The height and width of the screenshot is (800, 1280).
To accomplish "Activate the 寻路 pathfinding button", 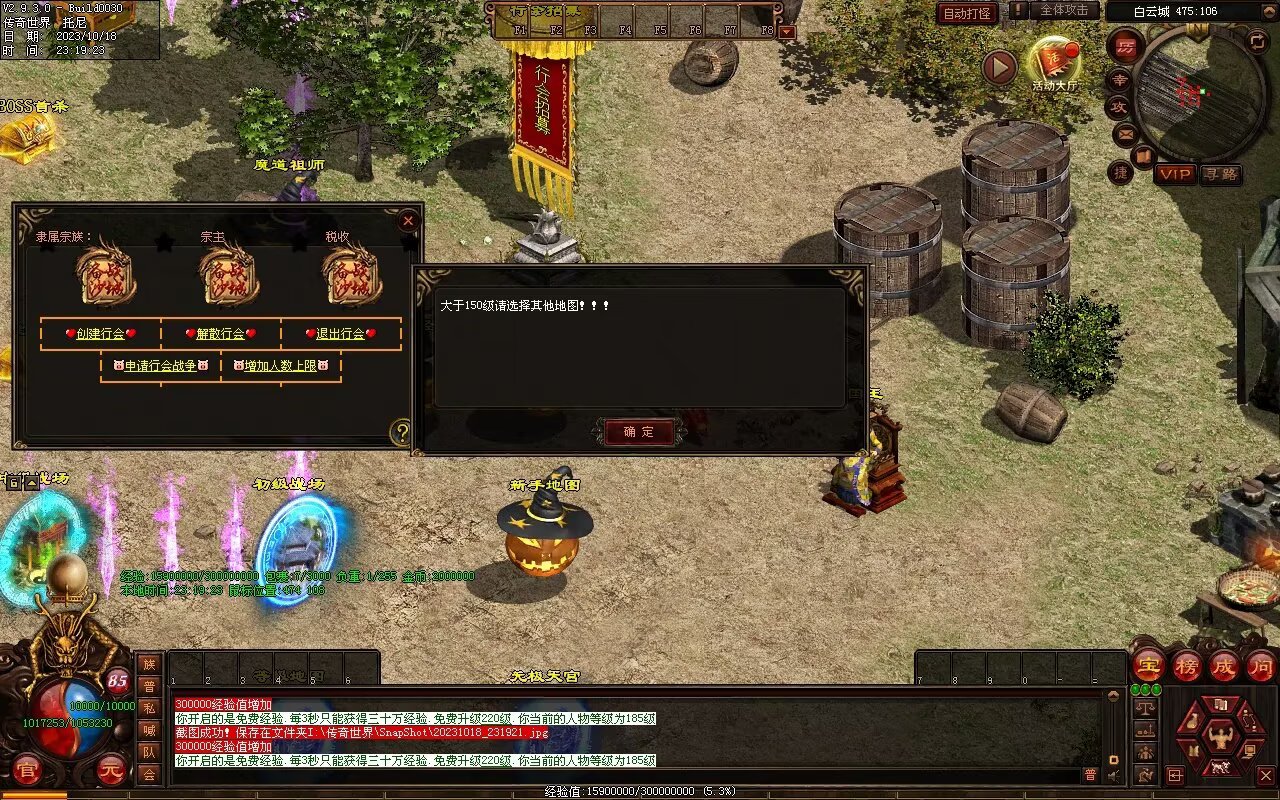I will (x=1220, y=174).
